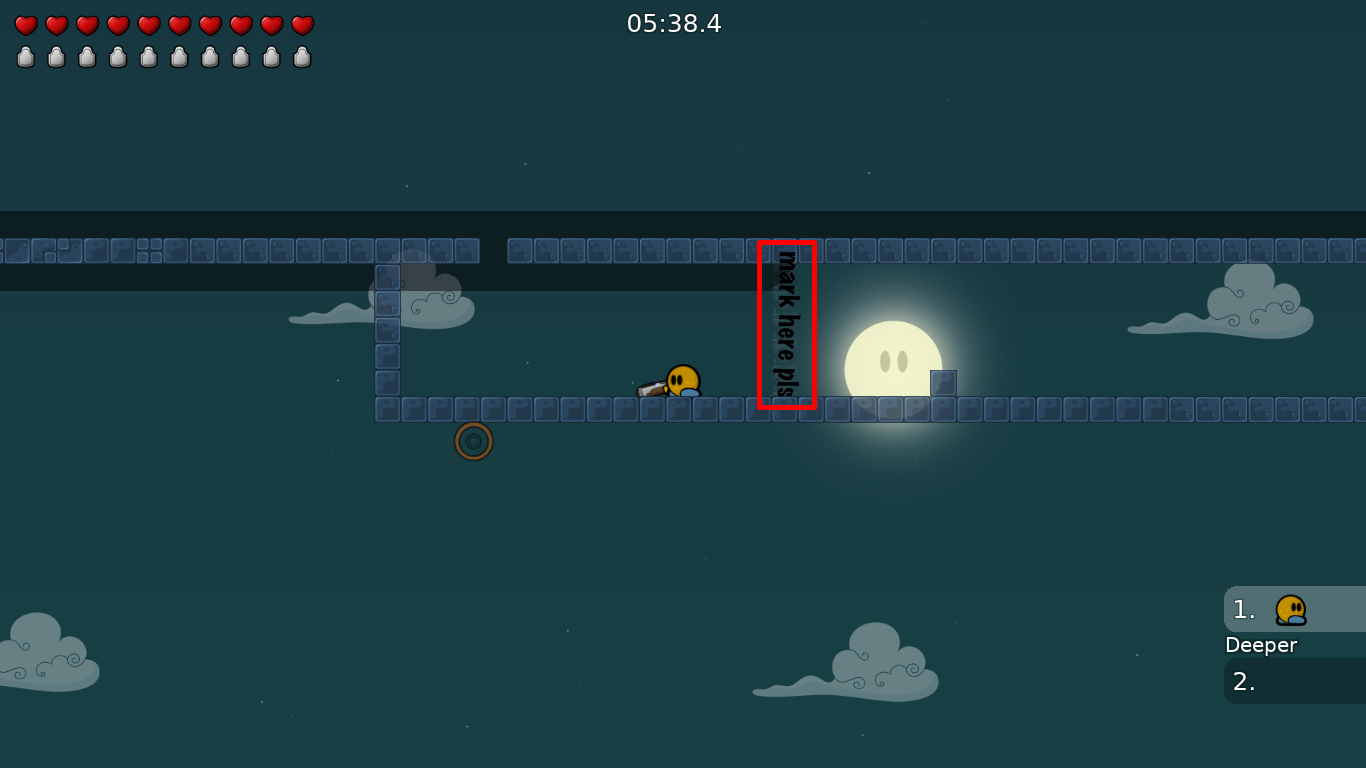
Task: Open the vertical block column left of the player
Action: point(386,330)
